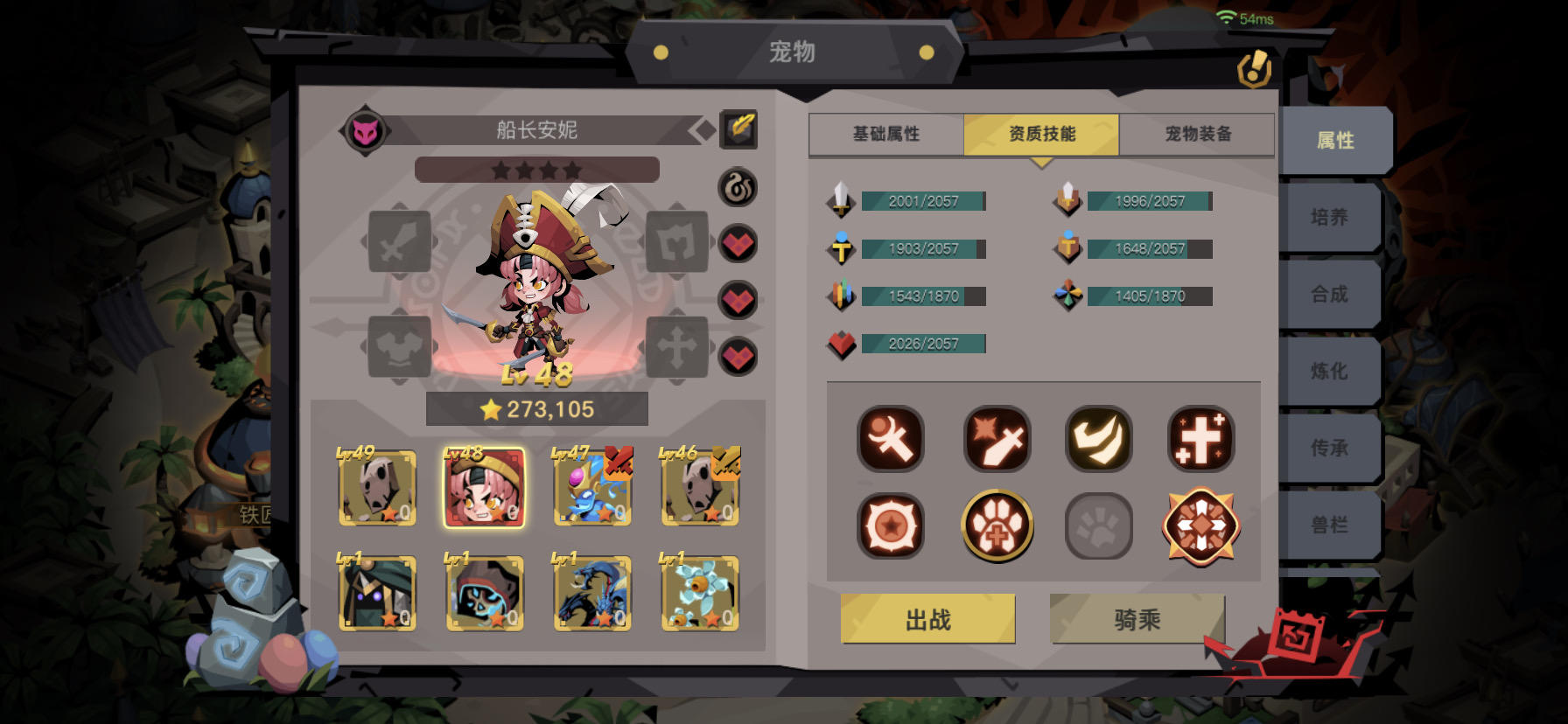The height and width of the screenshot is (724, 1568).
Task: Open the double-sword strike skill icon
Action: tap(997, 440)
